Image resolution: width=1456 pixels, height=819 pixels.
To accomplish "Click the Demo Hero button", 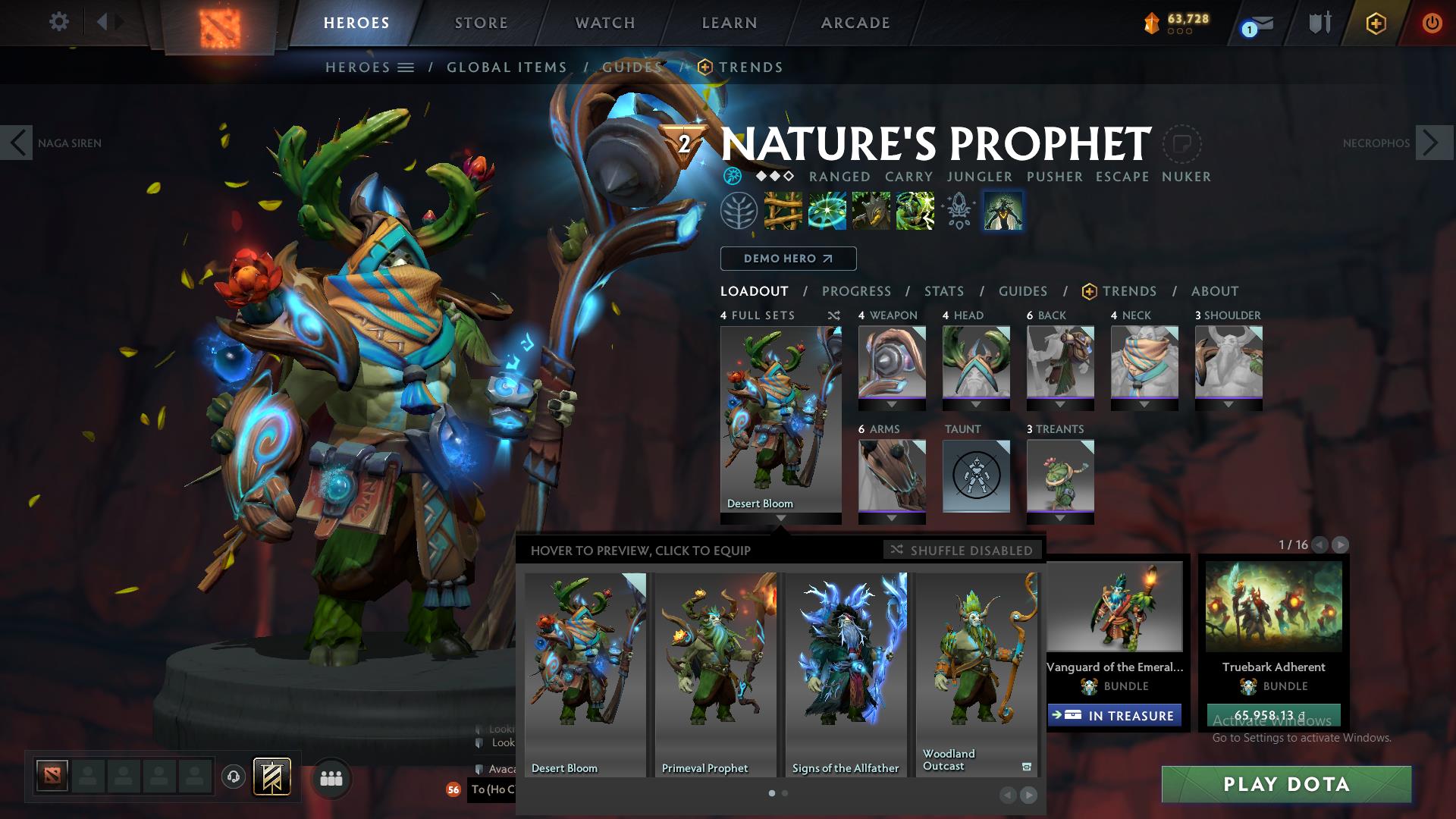I will [x=787, y=259].
